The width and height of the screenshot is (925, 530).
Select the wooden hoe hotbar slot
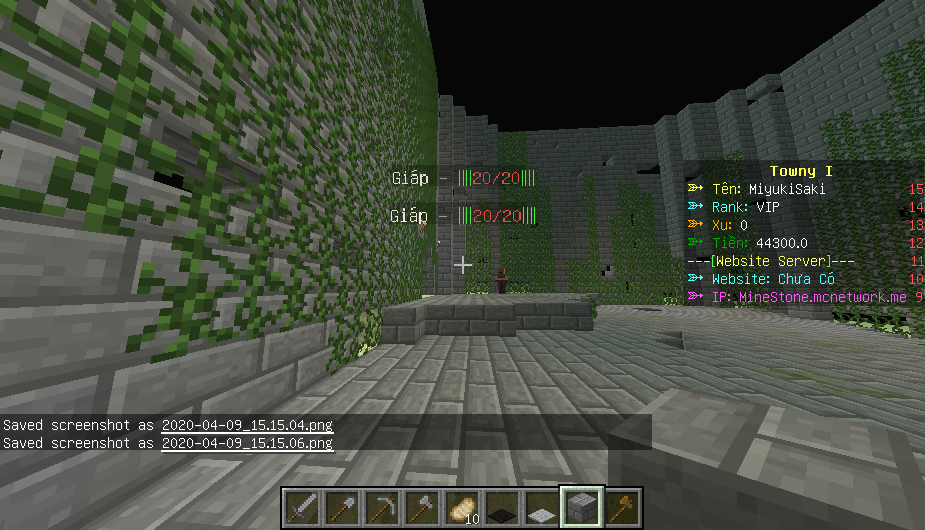622,509
